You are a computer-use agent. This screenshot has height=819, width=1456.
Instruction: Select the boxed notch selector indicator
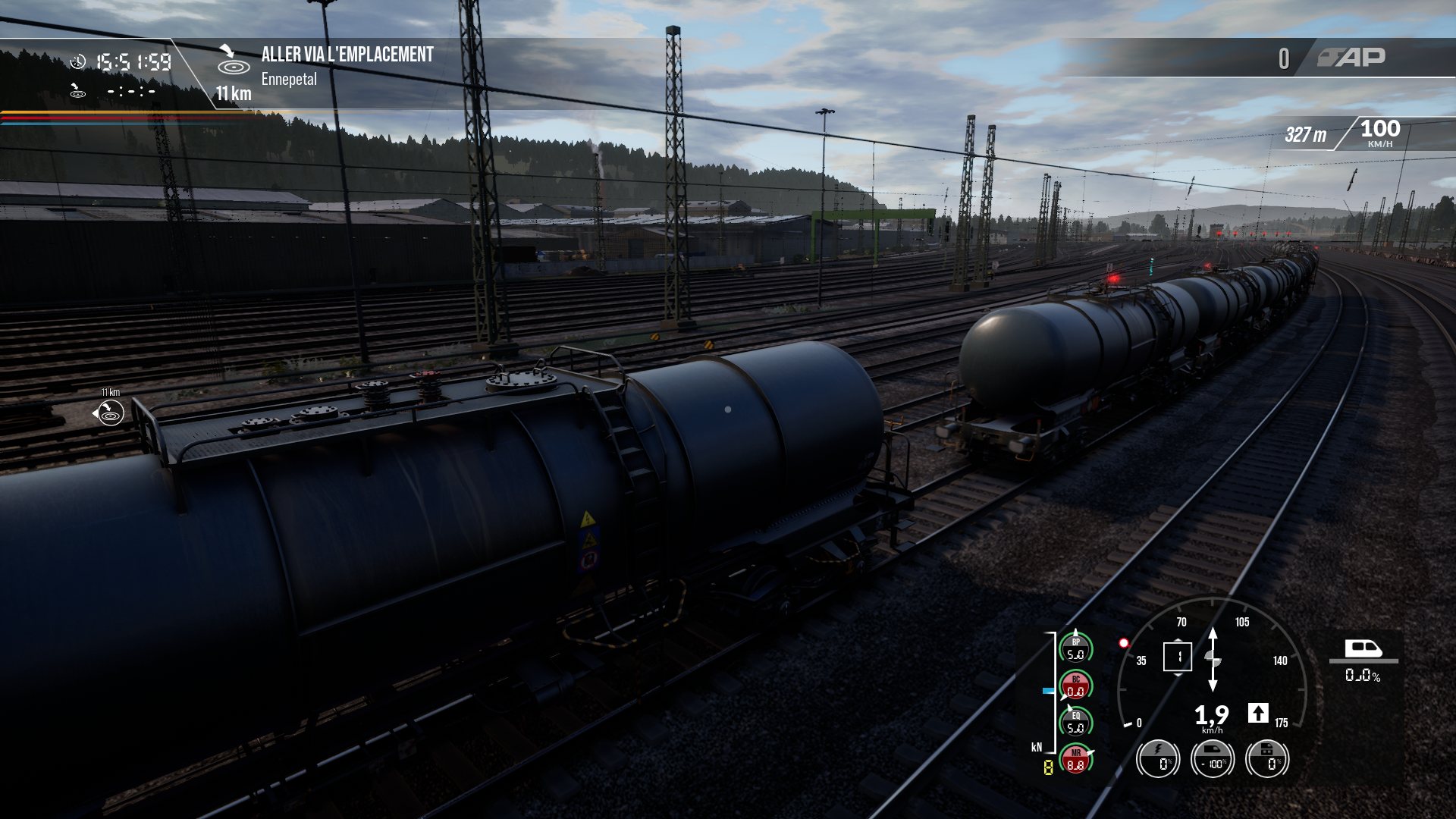(x=1178, y=657)
